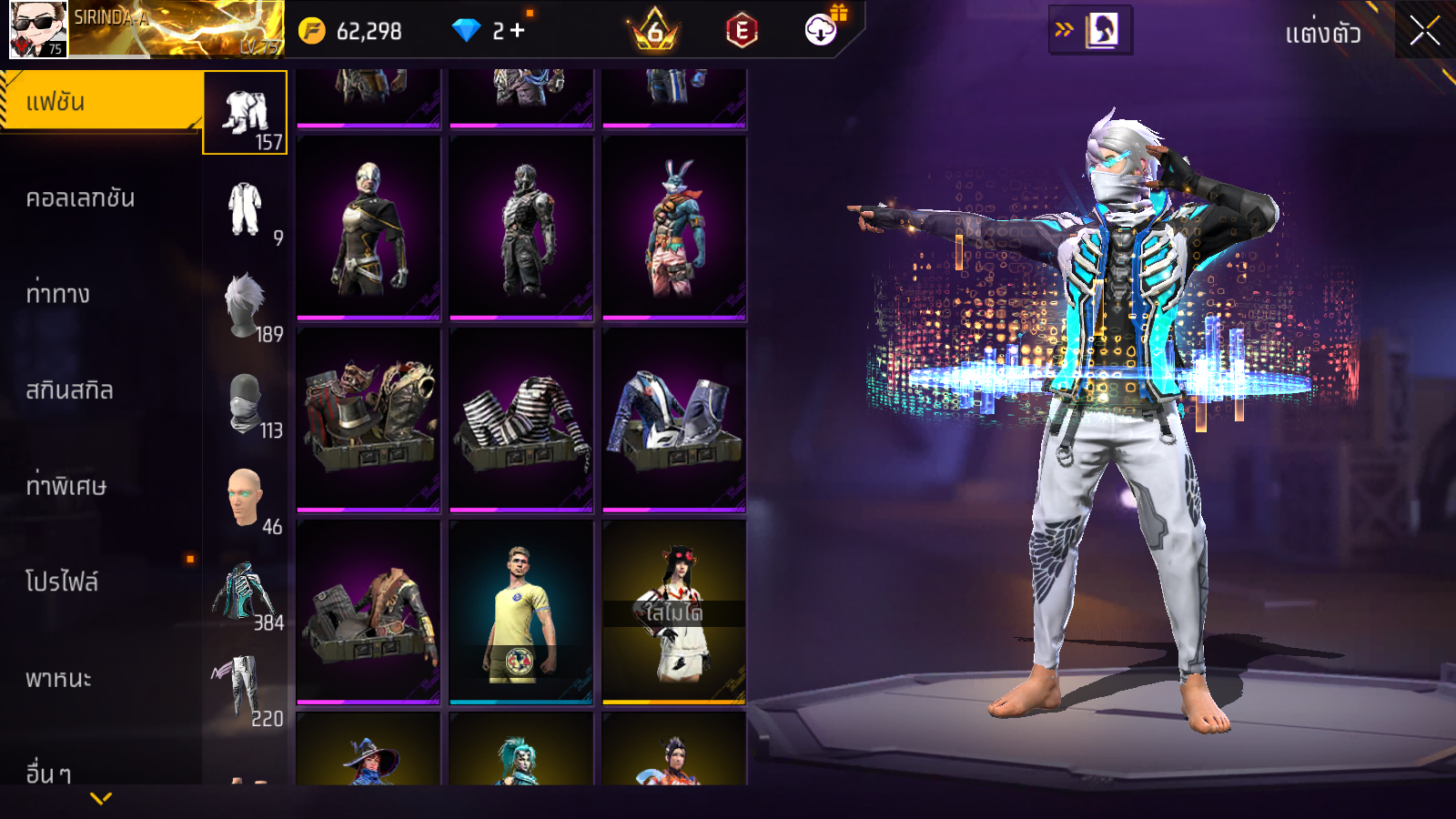Select the rabbit costume outfit
This screenshot has height=819, width=1456.
[674, 228]
